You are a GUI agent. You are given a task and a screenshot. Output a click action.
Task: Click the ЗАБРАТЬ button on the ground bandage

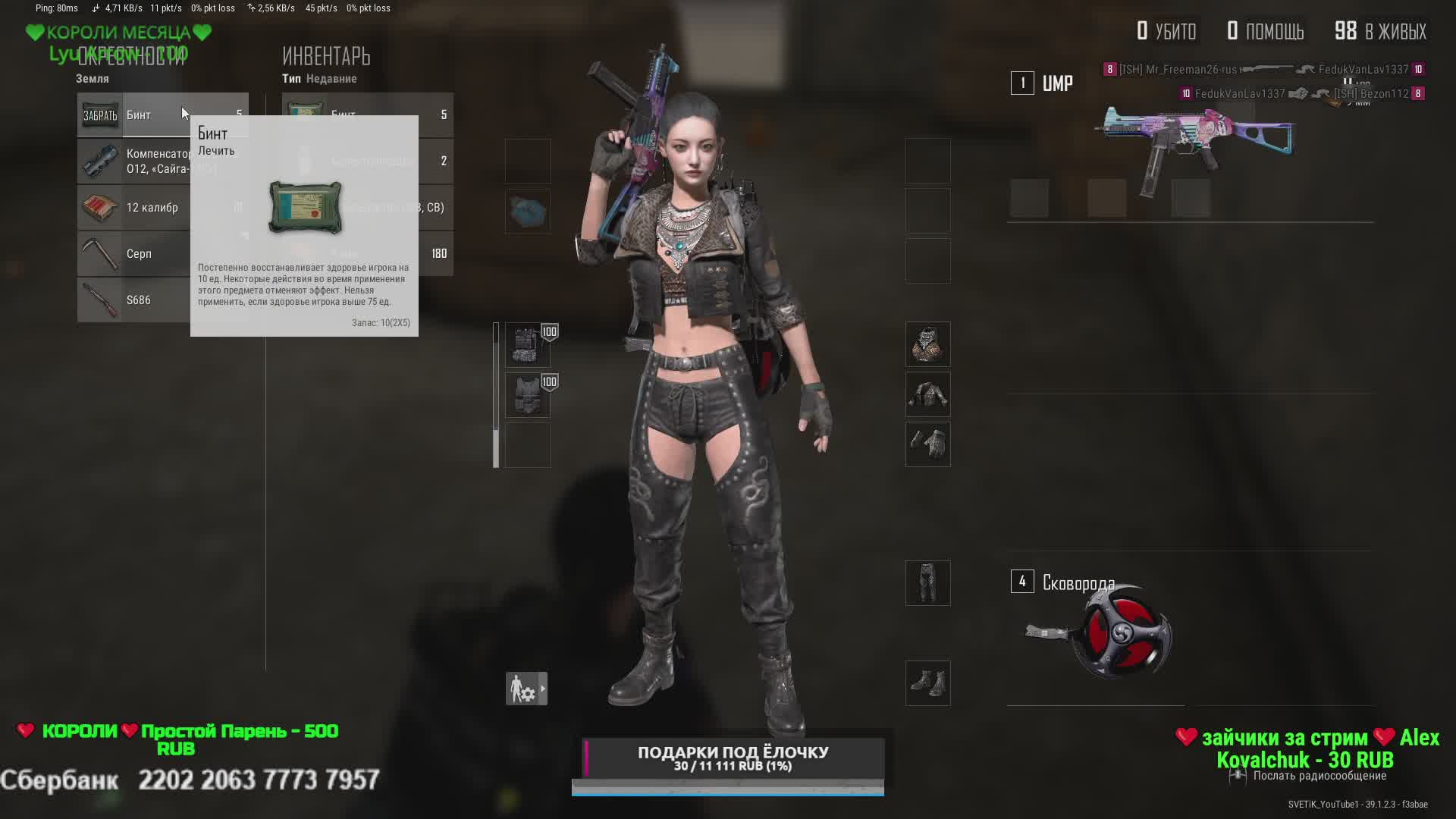pyautogui.click(x=100, y=115)
